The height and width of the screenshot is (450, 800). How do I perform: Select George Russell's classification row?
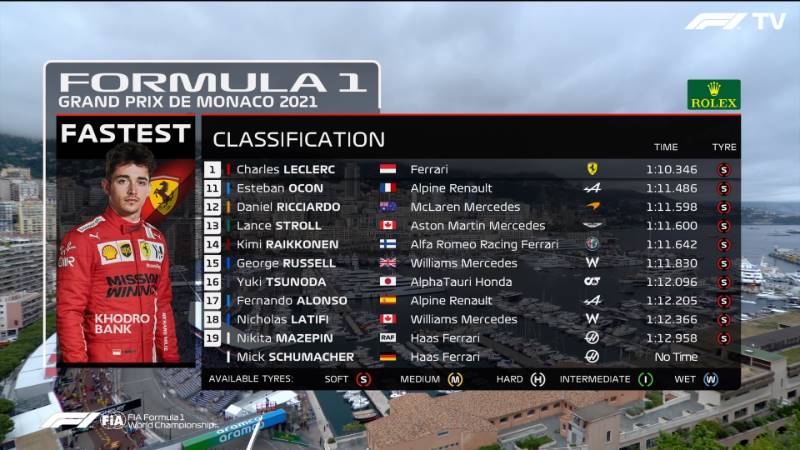point(470,263)
